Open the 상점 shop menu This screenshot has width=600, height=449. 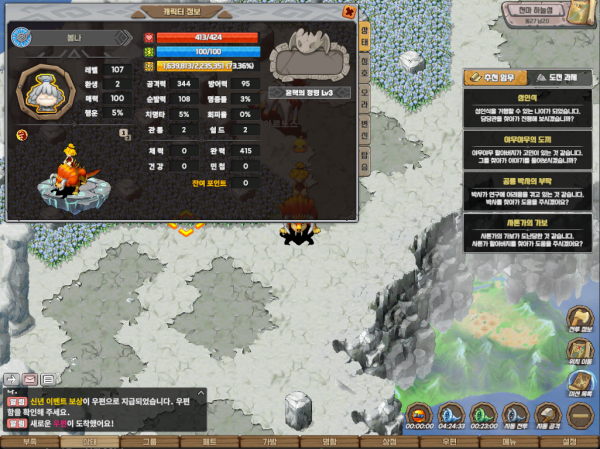pos(389,441)
